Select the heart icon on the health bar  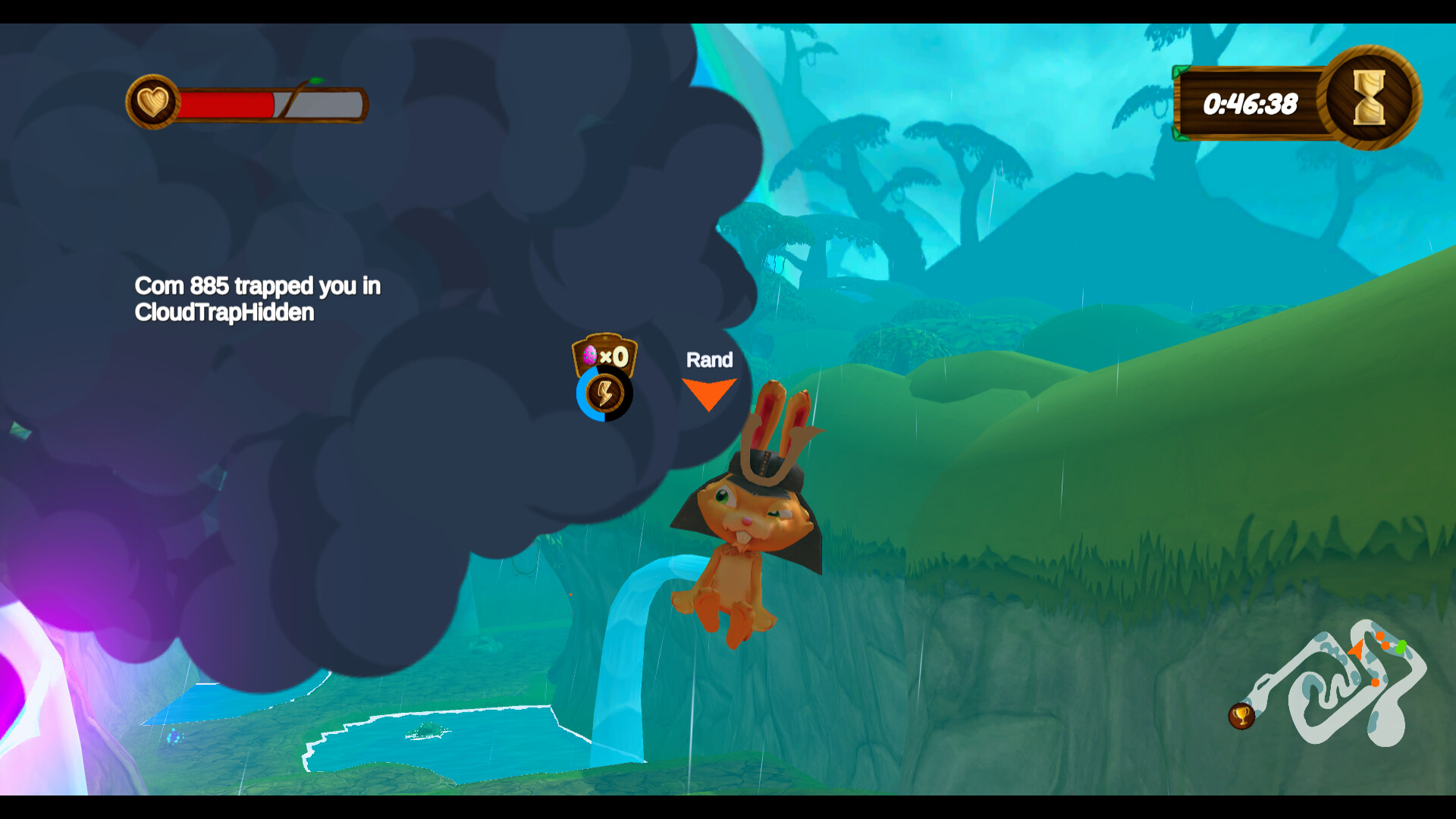(154, 102)
